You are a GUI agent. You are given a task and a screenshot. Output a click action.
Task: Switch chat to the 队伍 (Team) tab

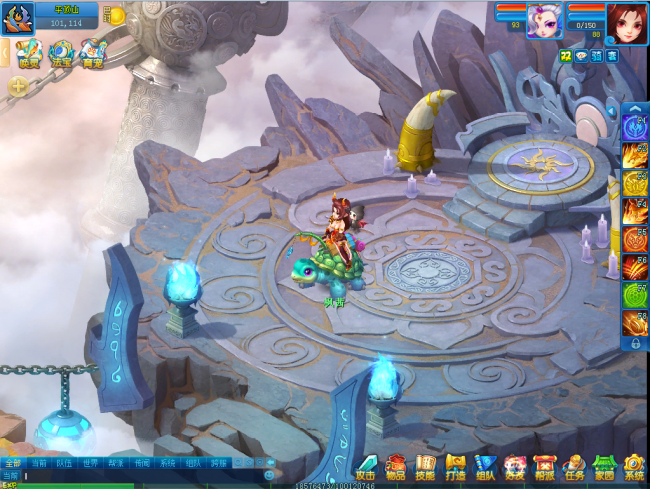pyautogui.click(x=64, y=463)
